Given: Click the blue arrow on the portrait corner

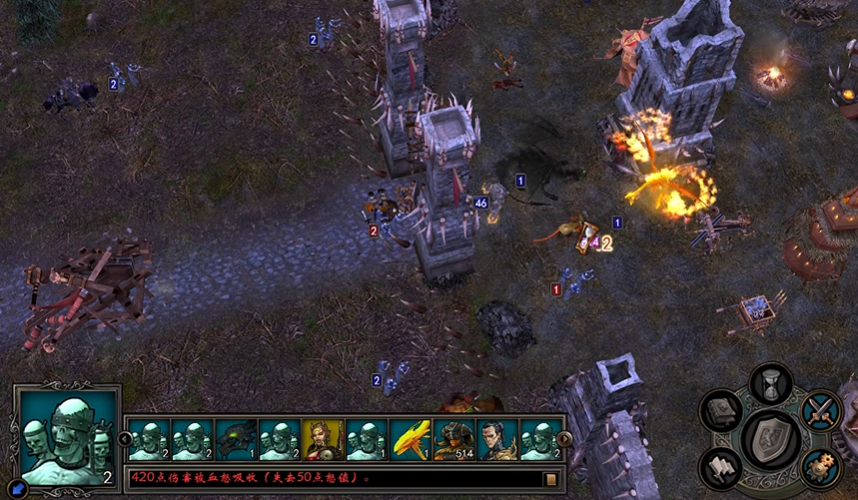Looking at the screenshot, I should click(x=19, y=488).
